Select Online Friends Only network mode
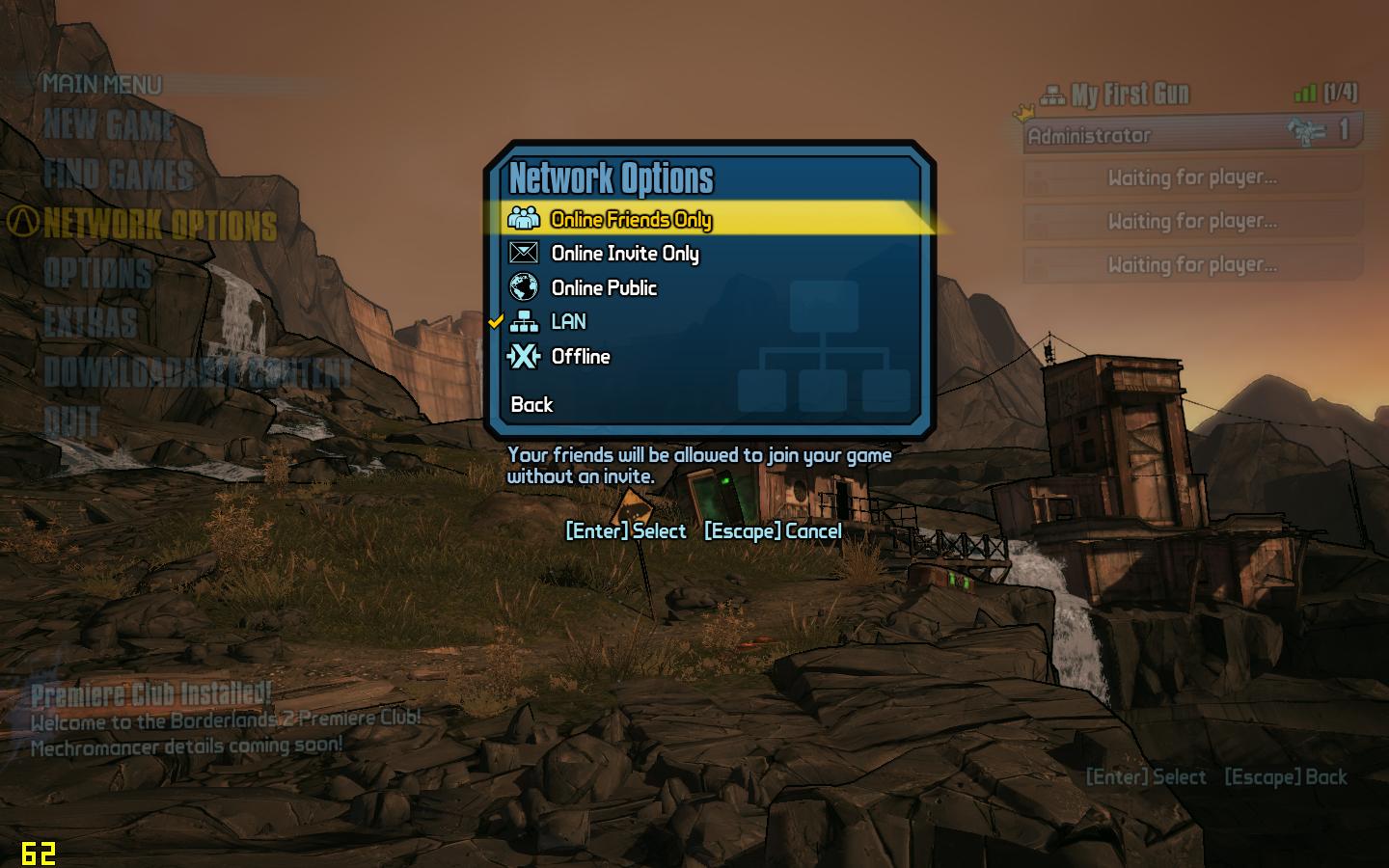Screen dimensions: 1389x868 [x=631, y=220]
